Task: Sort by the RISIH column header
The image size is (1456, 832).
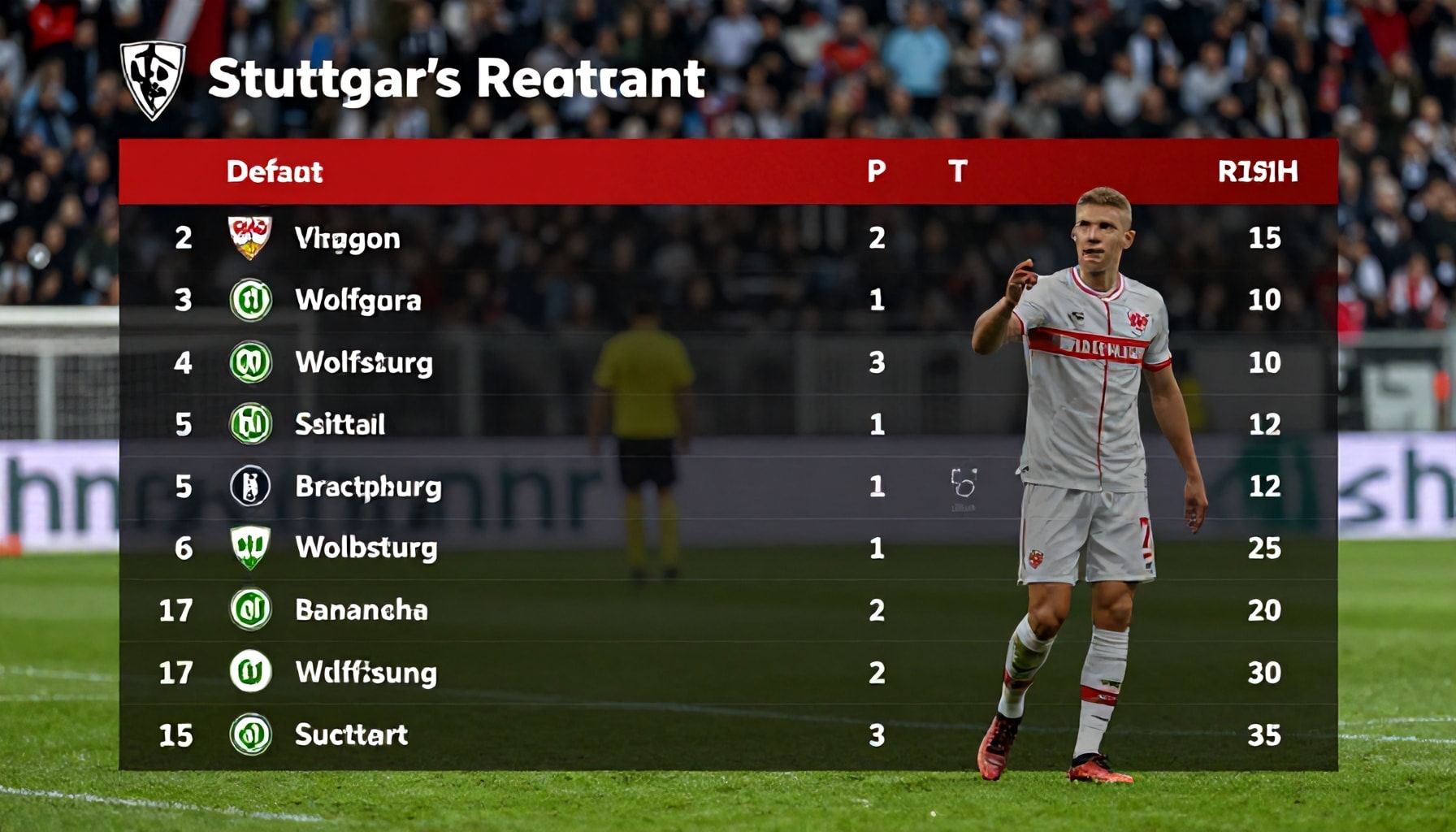Action: coord(1257,171)
